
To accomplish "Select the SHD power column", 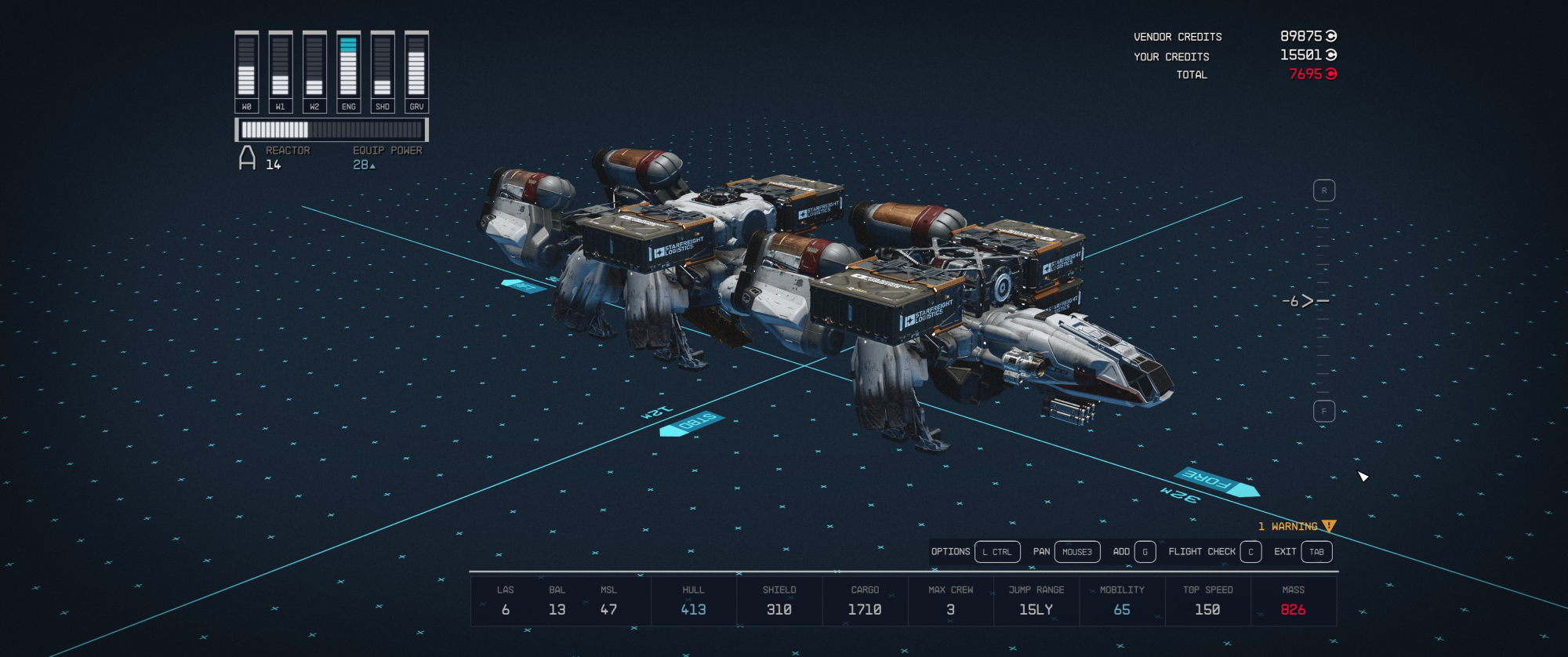I will pos(382,72).
